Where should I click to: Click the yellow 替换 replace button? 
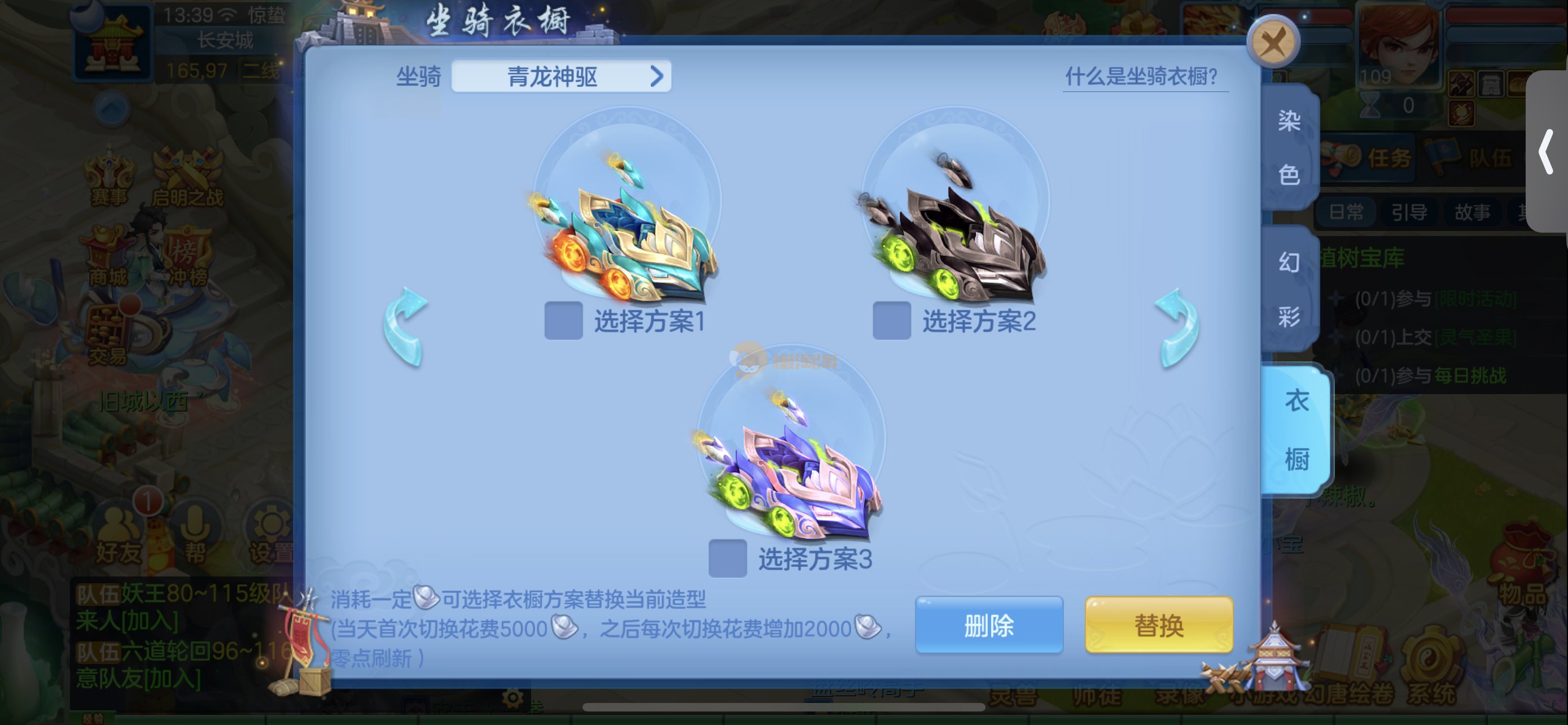point(1158,625)
